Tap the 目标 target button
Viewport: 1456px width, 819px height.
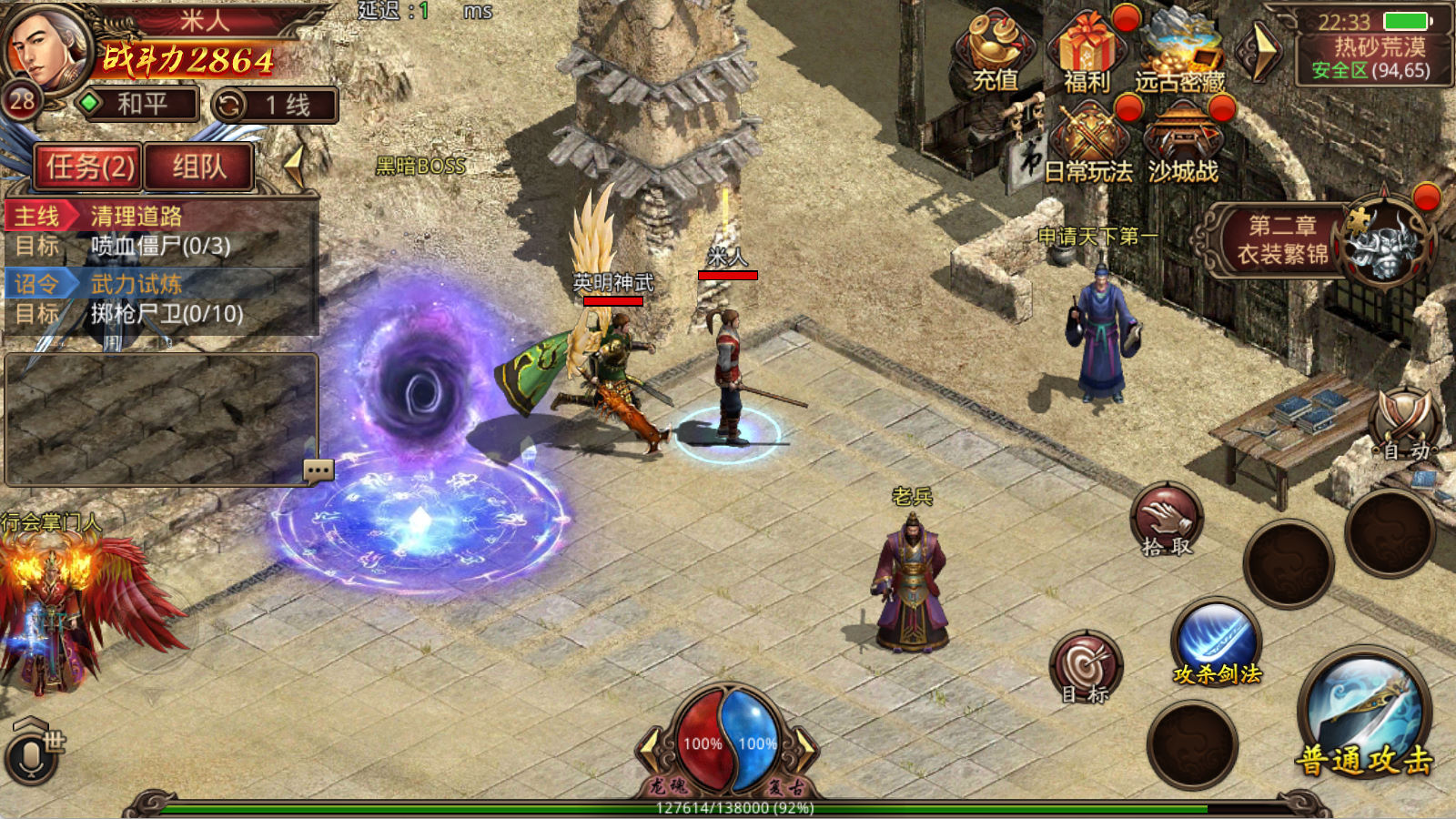[x=1086, y=669]
